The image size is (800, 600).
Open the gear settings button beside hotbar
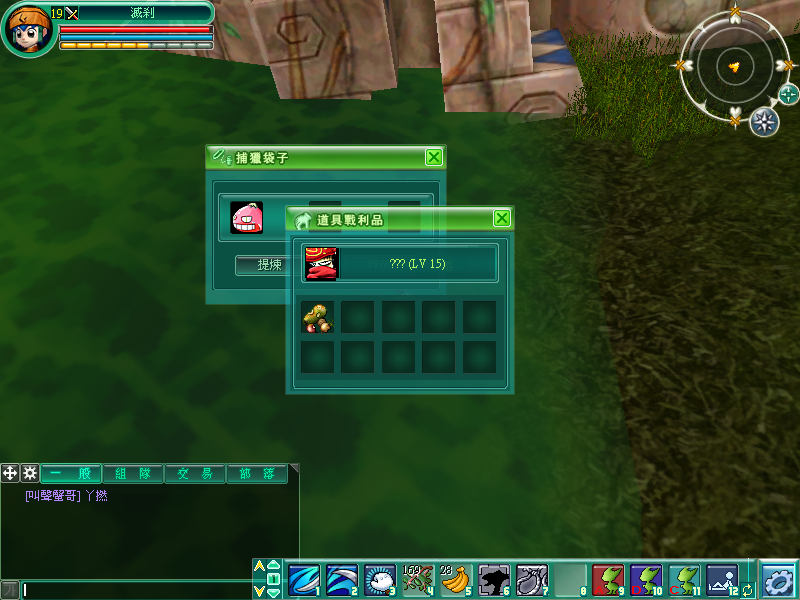(778, 579)
